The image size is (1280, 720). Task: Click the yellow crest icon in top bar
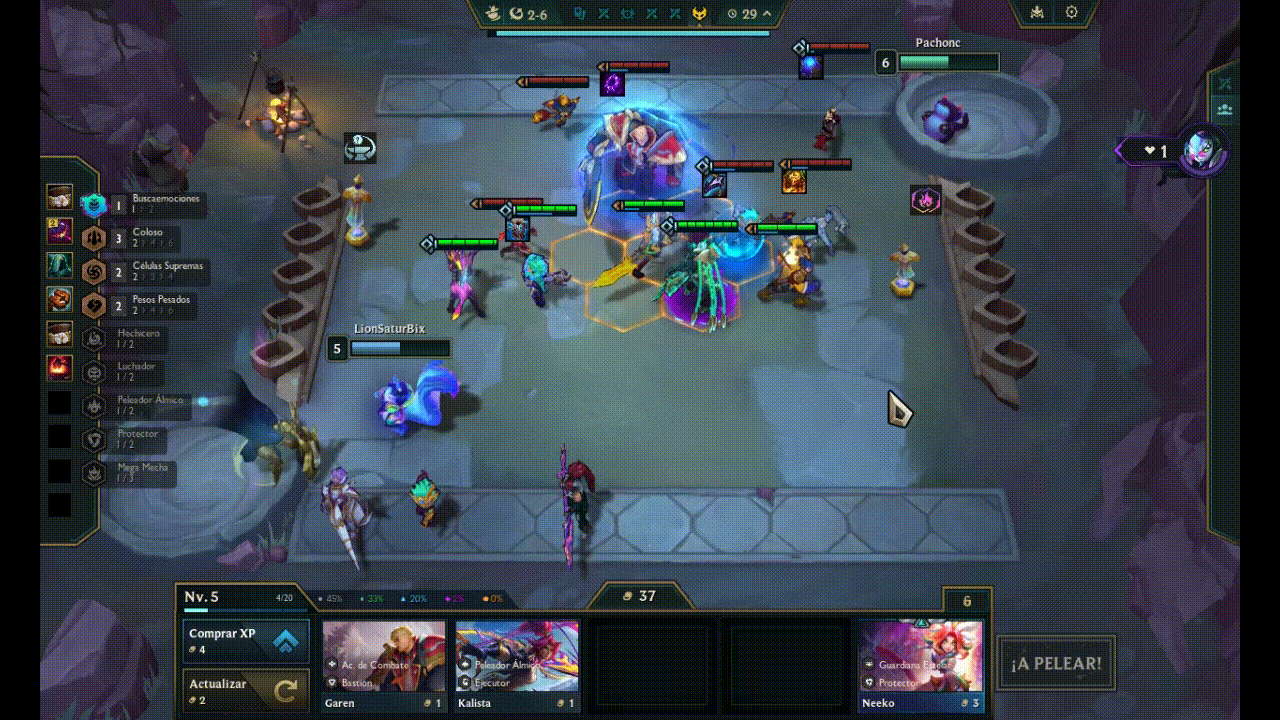tap(700, 14)
